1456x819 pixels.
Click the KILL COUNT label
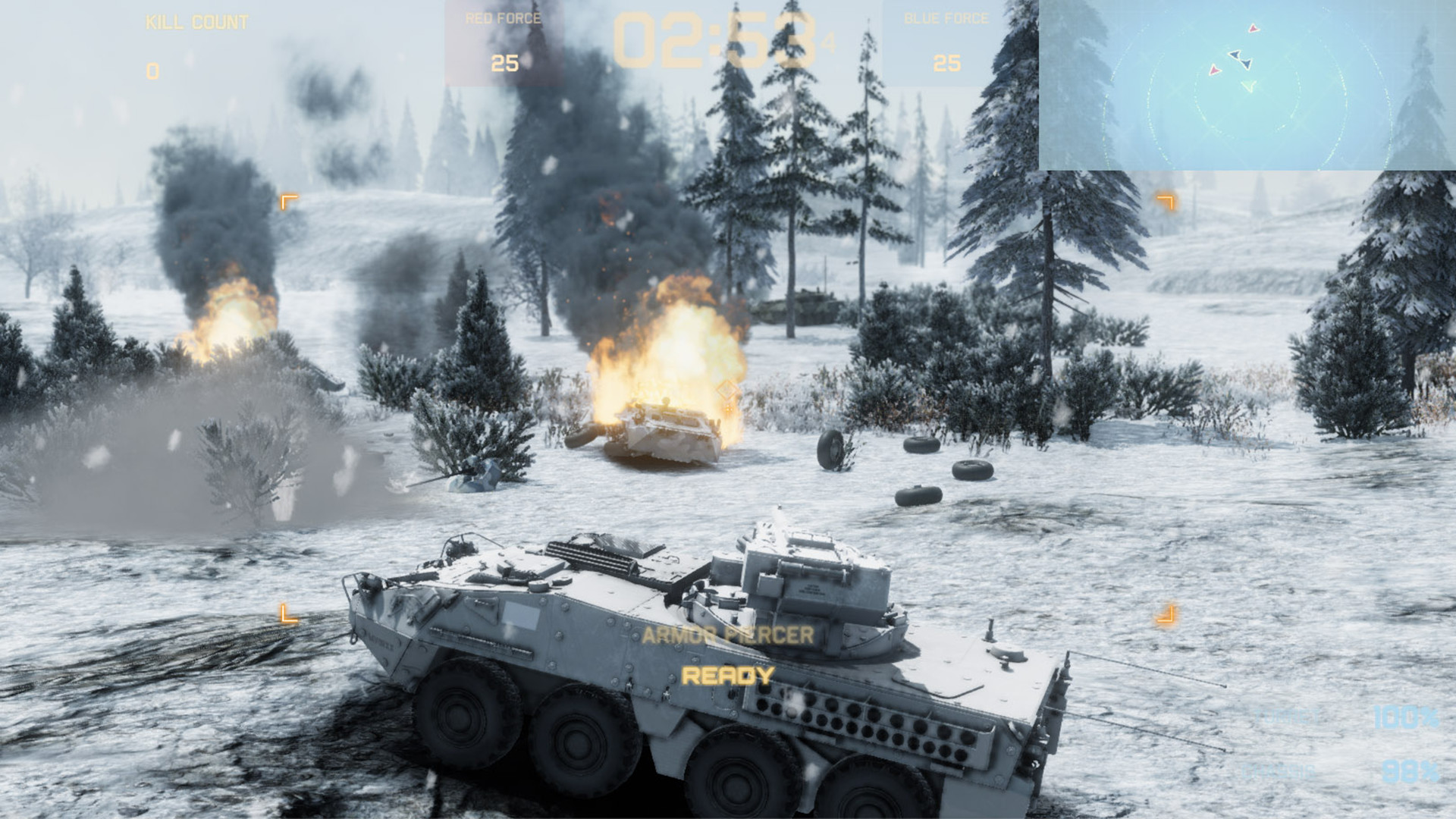194,23
